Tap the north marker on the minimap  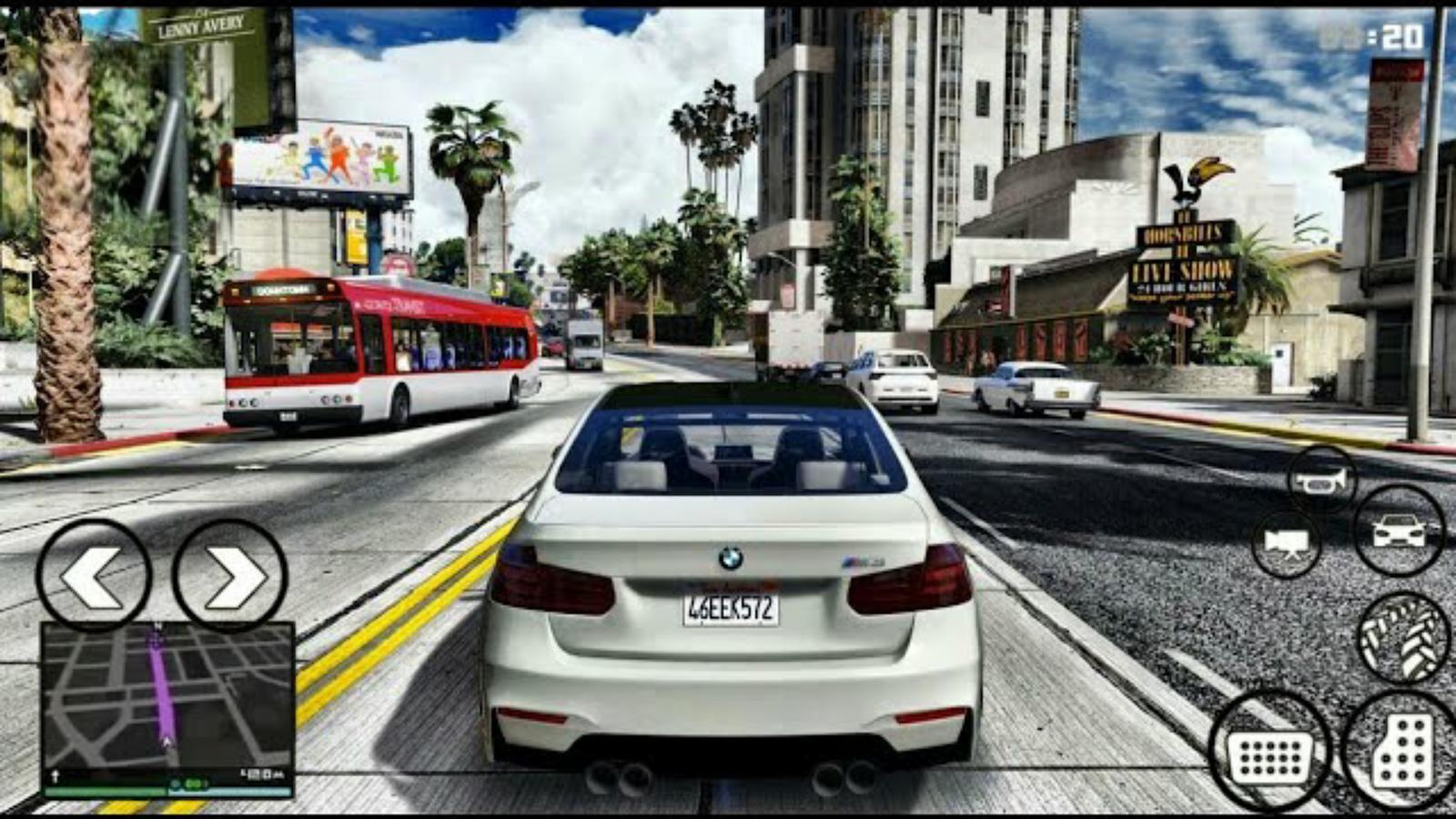click(157, 624)
